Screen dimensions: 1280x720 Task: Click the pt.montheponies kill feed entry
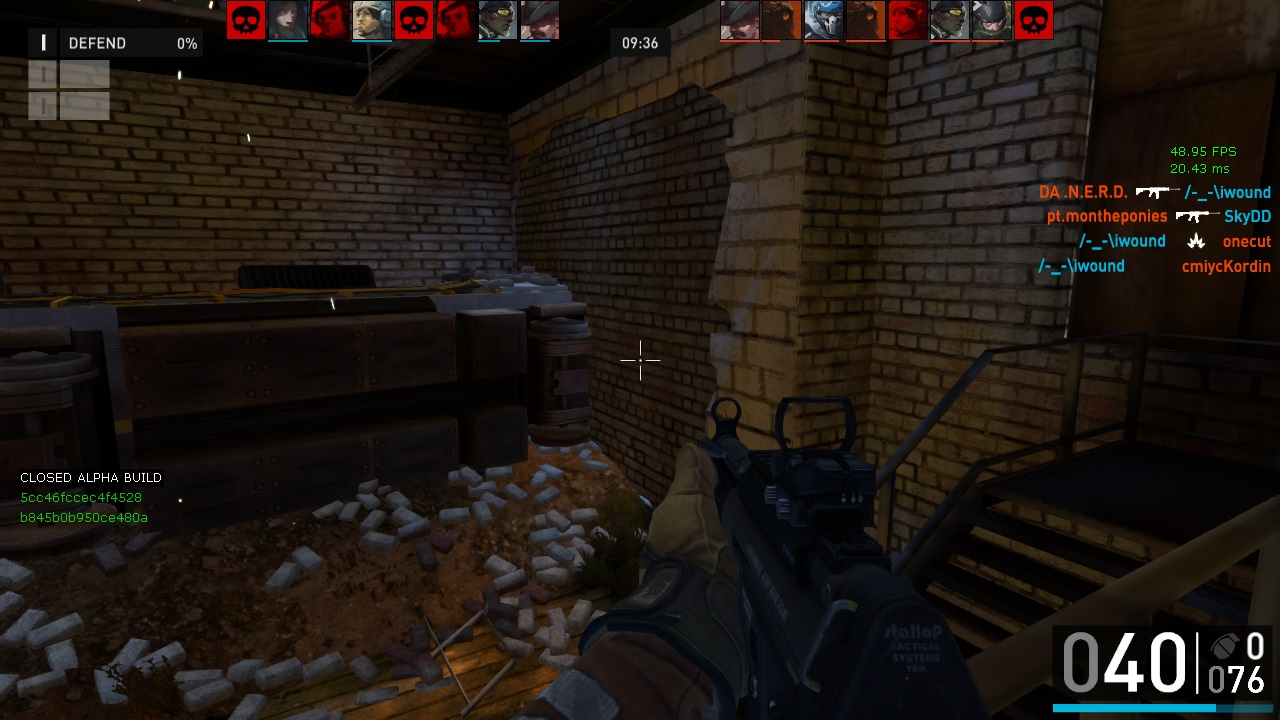pyautogui.click(x=1107, y=216)
